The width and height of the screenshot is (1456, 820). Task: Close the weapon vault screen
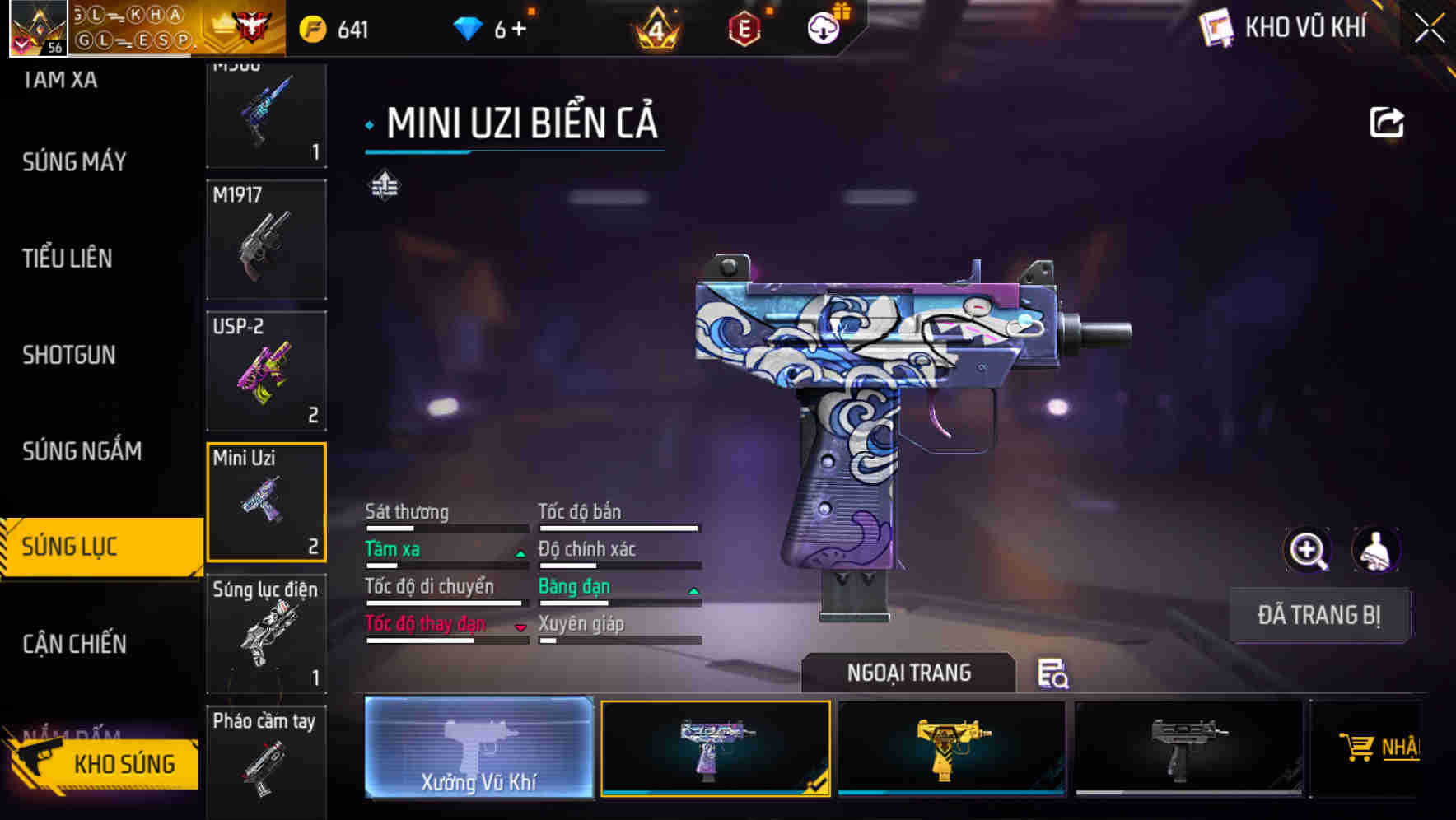coord(1429,29)
